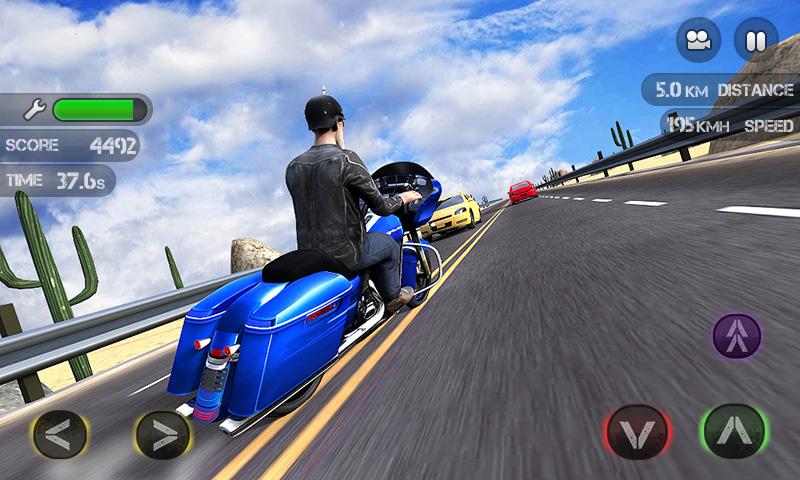Switch the camera view
800x480 pixels.
(698, 40)
